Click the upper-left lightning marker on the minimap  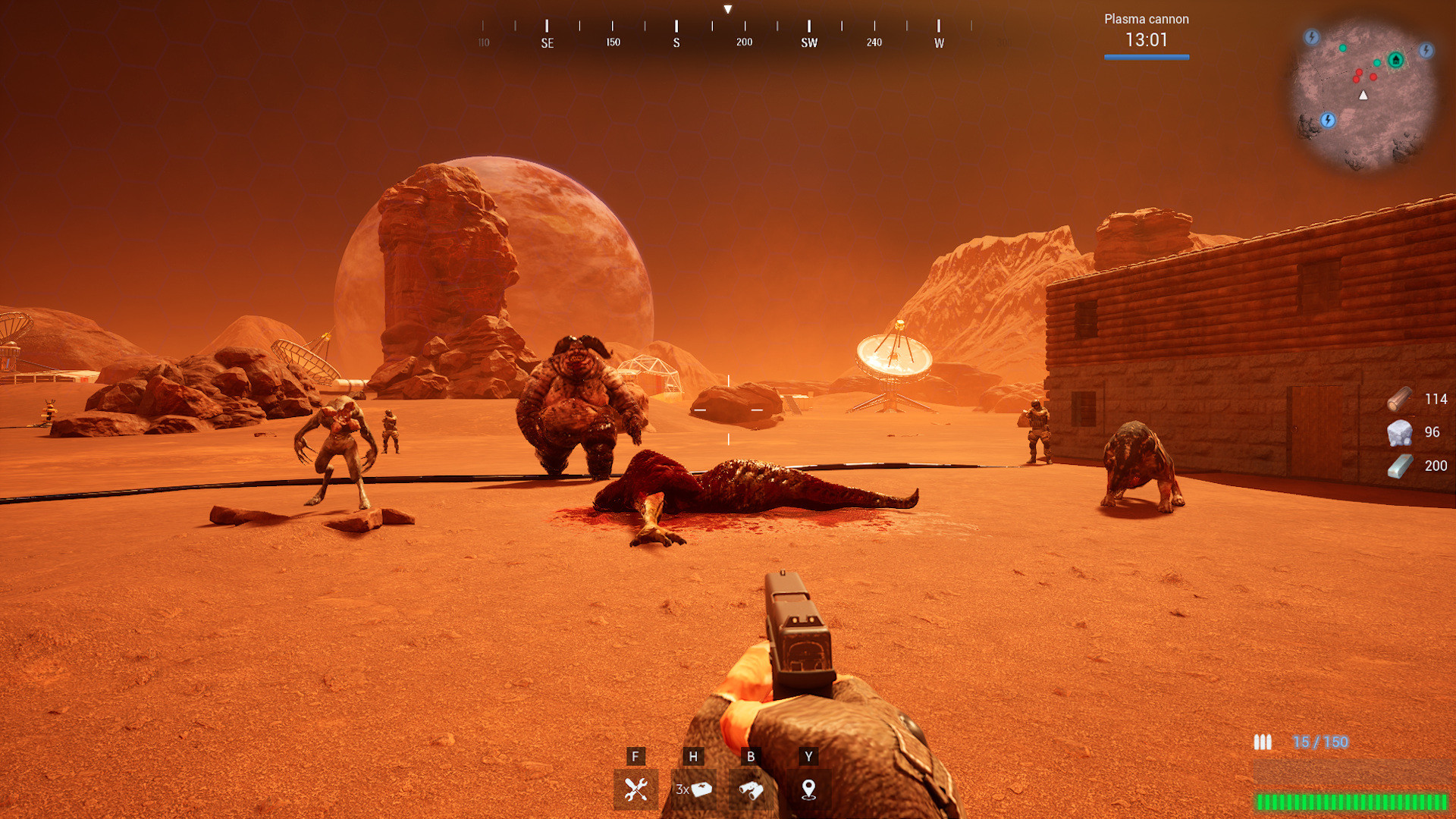1312,36
